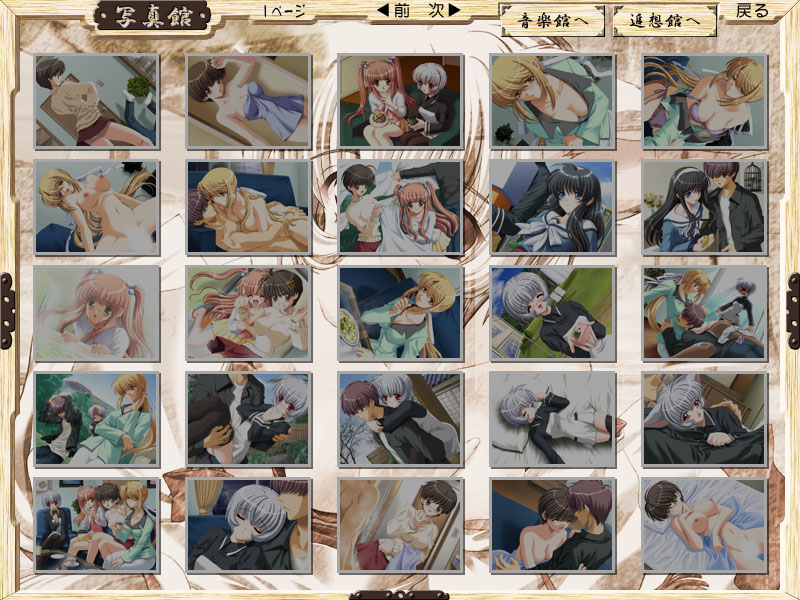Open the pink twin-tailed girl close-up thumbnail

pyautogui.click(x=97, y=313)
